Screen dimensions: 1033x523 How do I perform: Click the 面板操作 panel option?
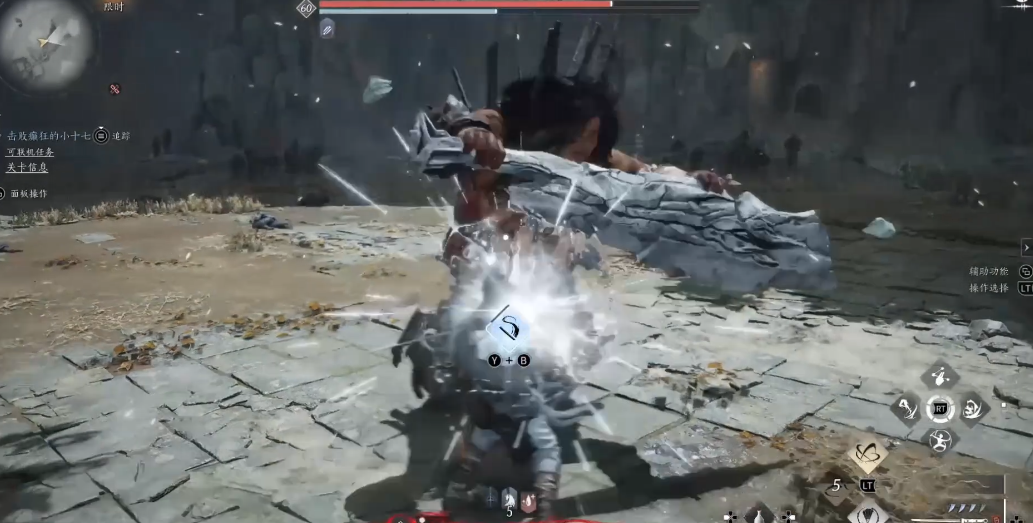pos(27,193)
